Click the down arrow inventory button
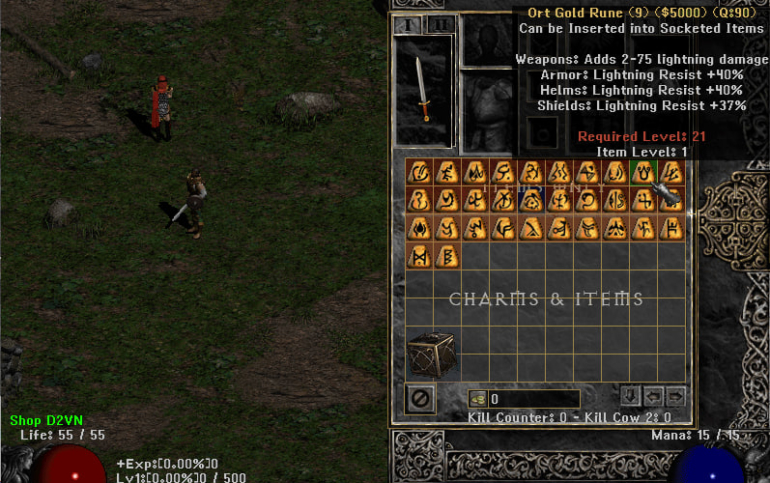The image size is (770, 483). pos(631,395)
